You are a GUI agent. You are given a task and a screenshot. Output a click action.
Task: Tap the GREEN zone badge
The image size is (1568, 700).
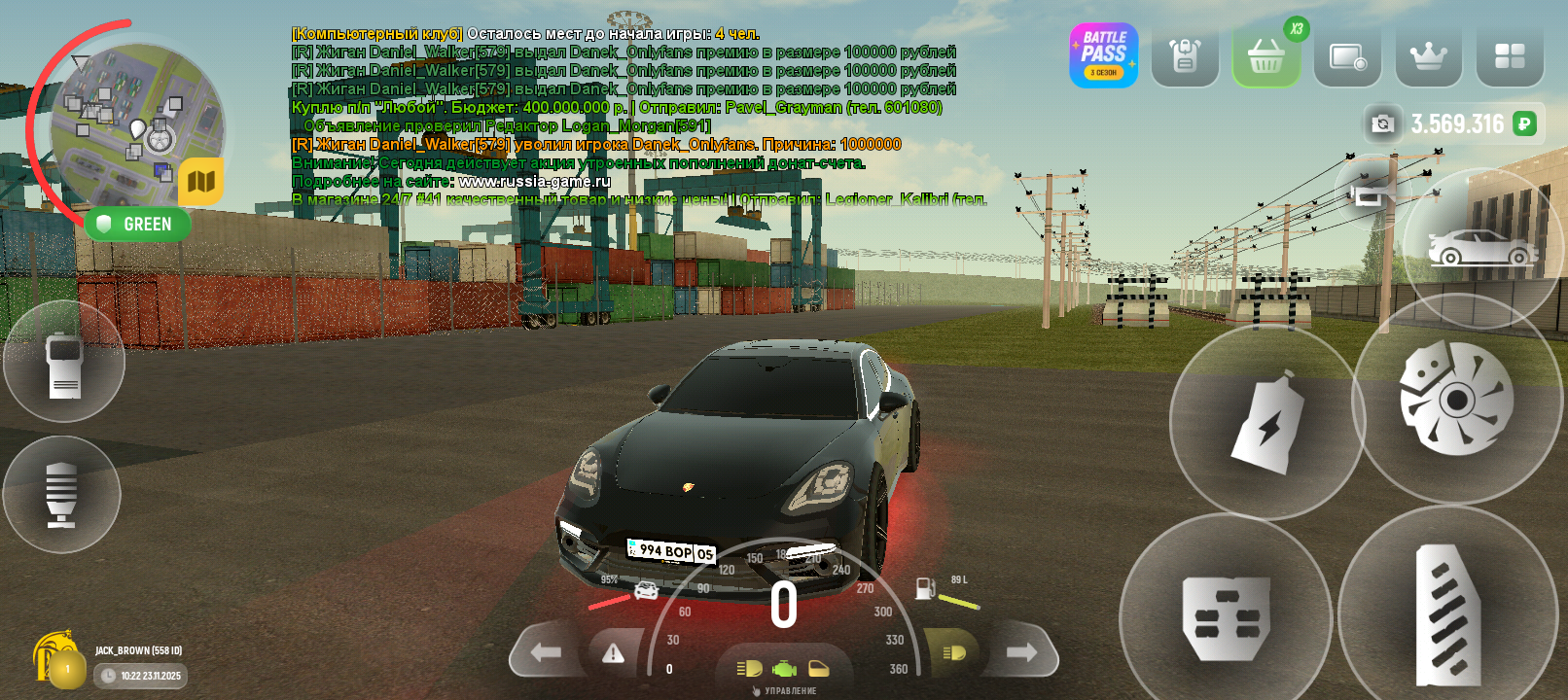point(138,225)
